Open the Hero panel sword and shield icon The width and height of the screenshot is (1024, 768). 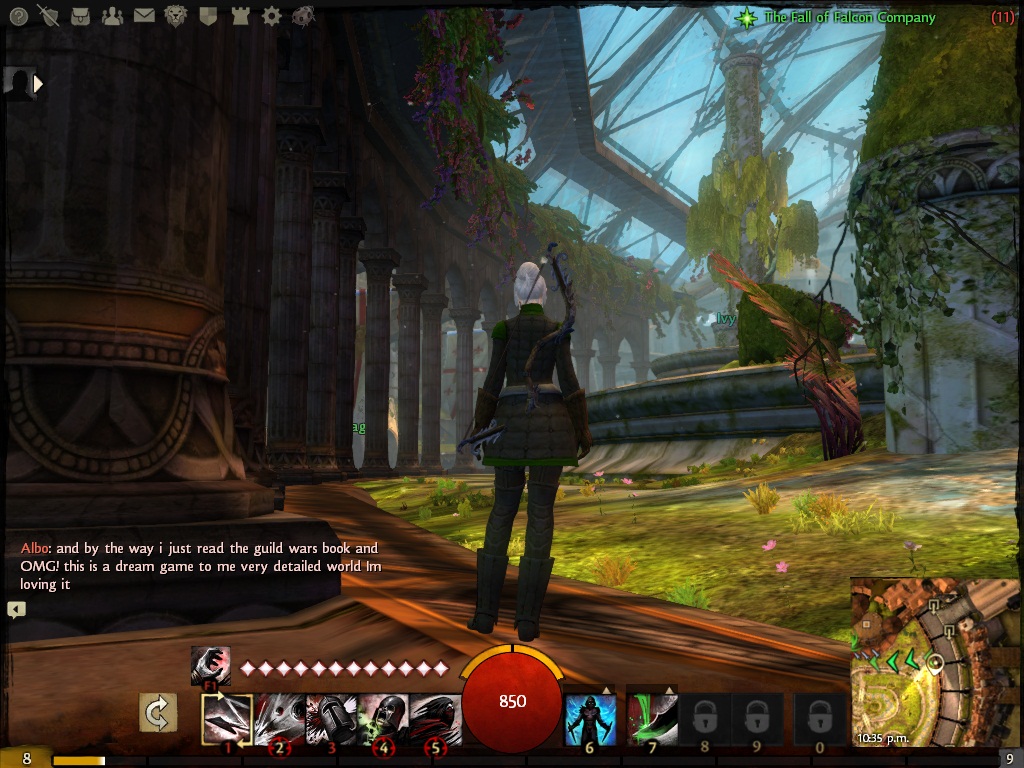(48, 16)
